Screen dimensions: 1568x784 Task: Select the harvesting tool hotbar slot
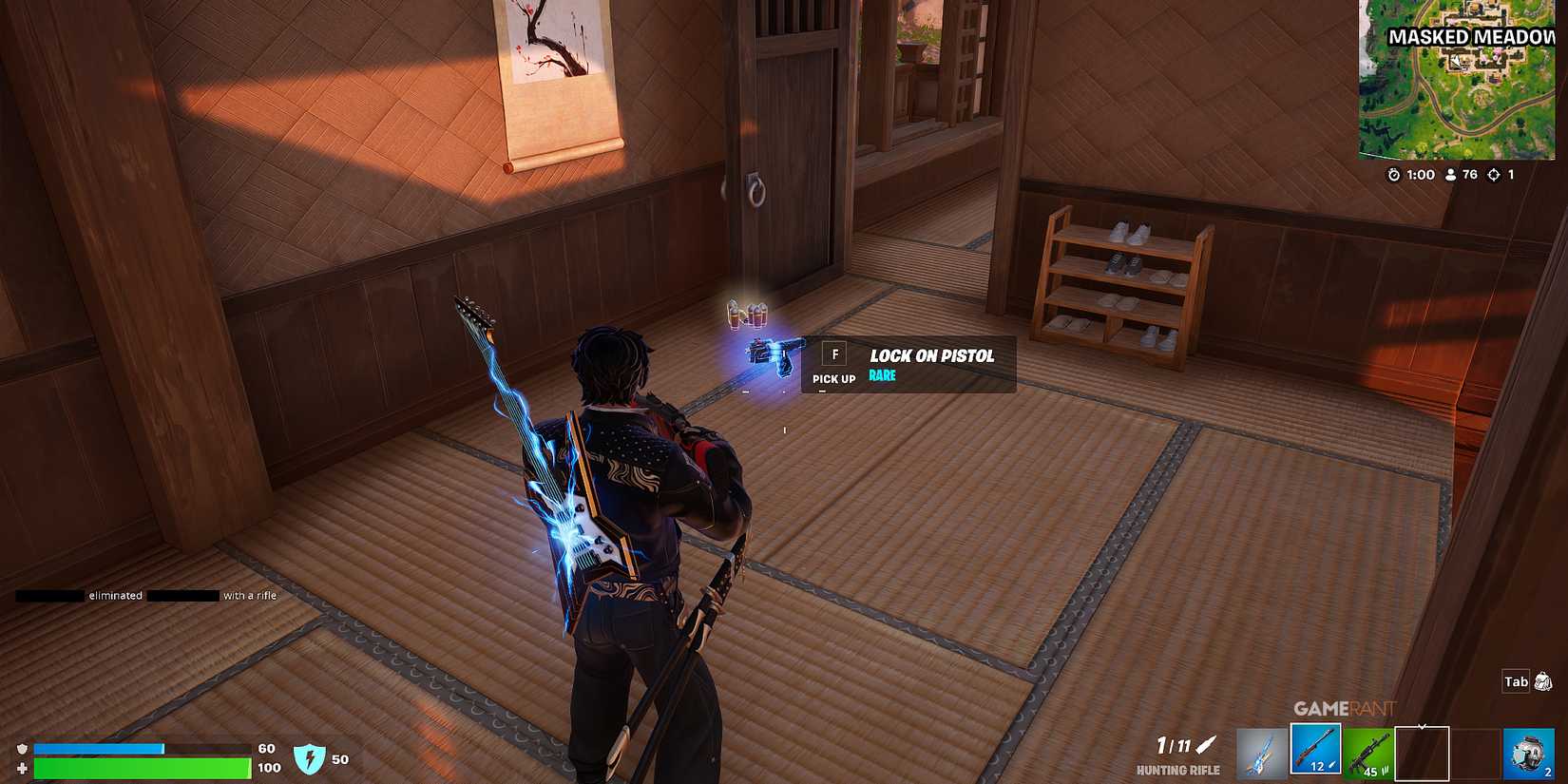[x=1262, y=754]
